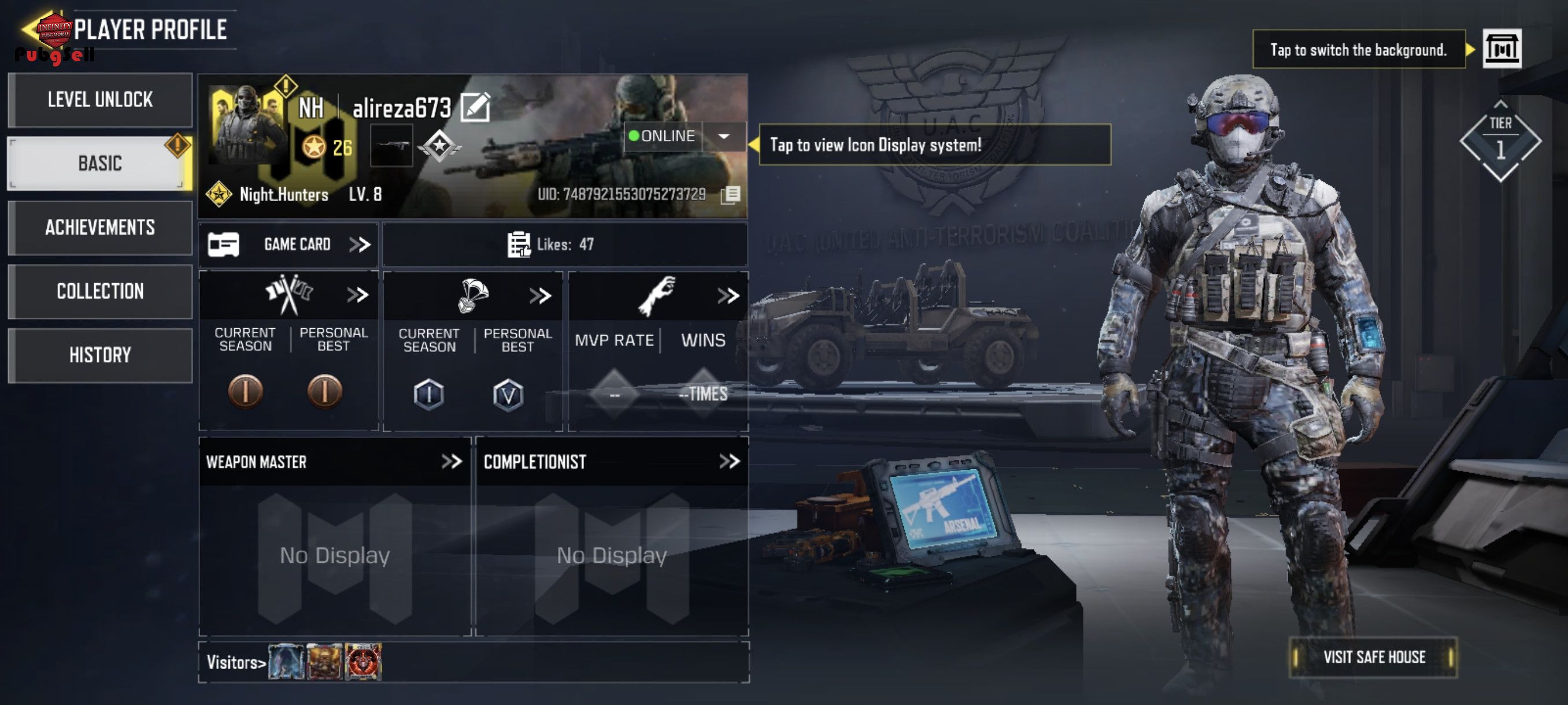1568x705 pixels.
Task: Visit the Safe House
Action: click(1373, 657)
